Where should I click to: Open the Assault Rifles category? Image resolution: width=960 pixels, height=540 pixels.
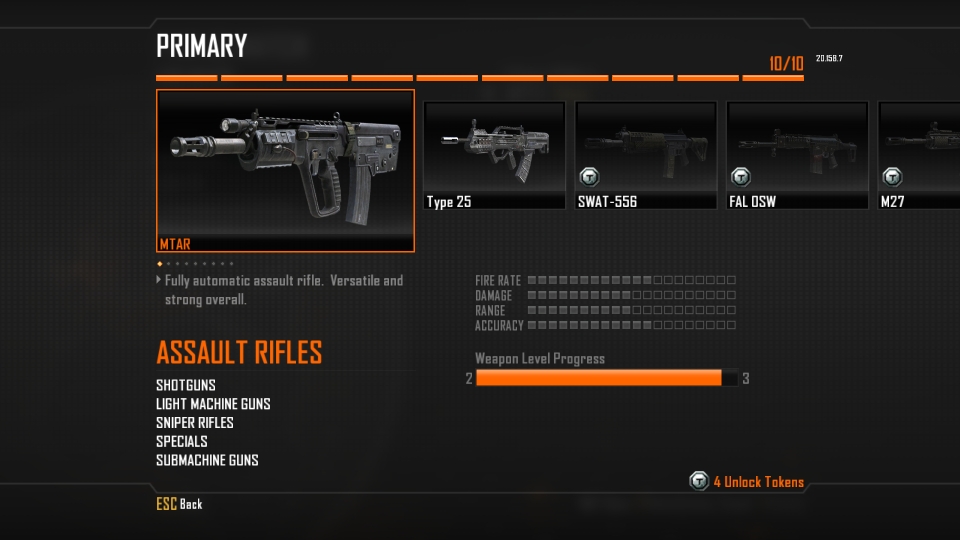click(x=239, y=353)
